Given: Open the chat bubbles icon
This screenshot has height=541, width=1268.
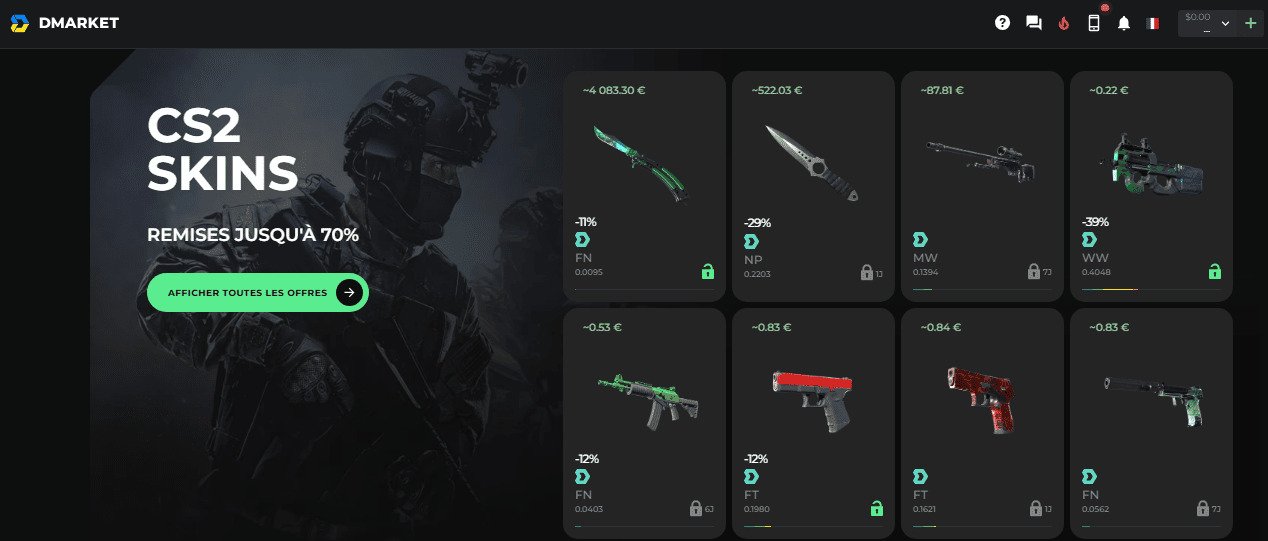Looking at the screenshot, I should [1034, 23].
